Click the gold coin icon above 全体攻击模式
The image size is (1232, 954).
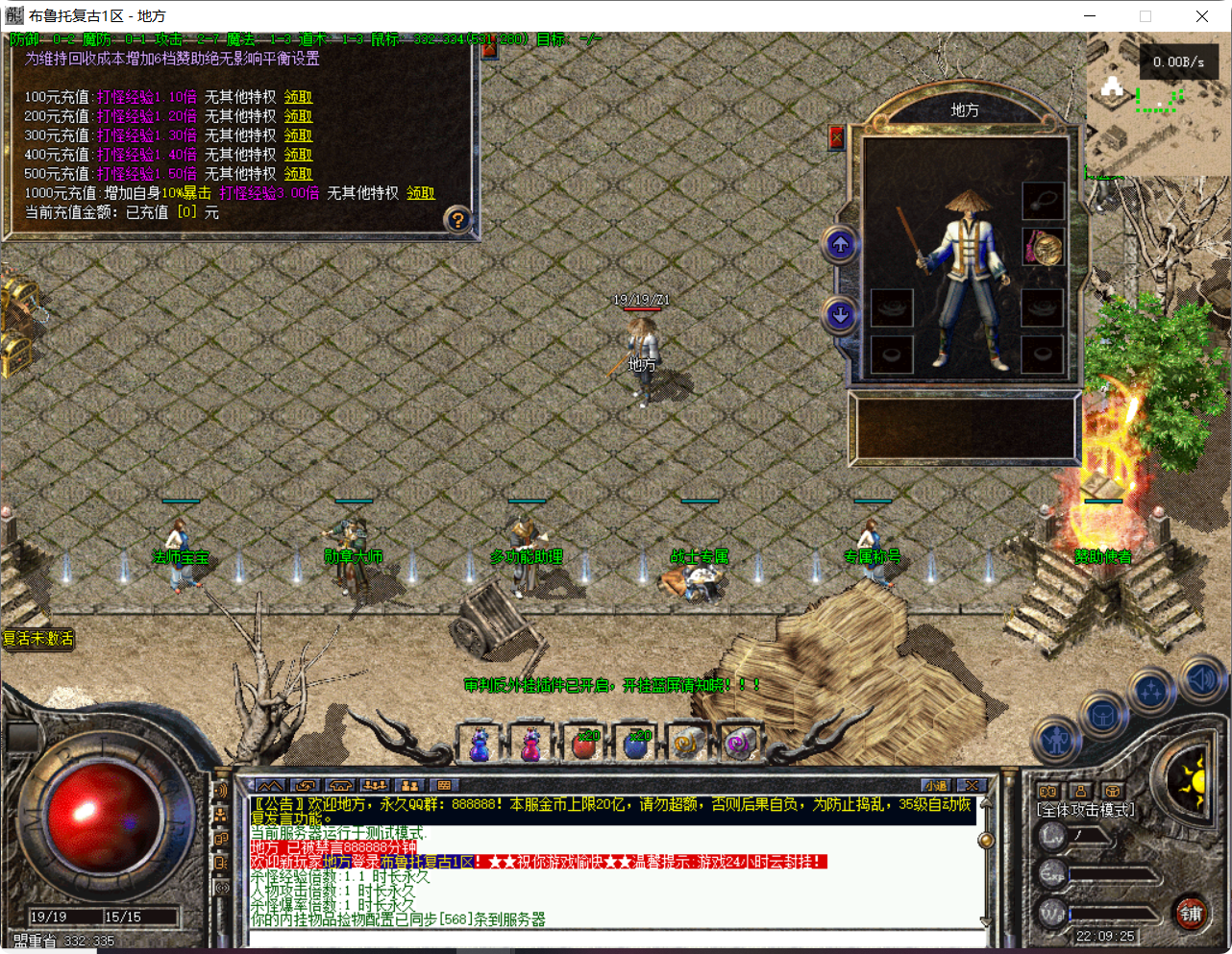(x=1047, y=792)
